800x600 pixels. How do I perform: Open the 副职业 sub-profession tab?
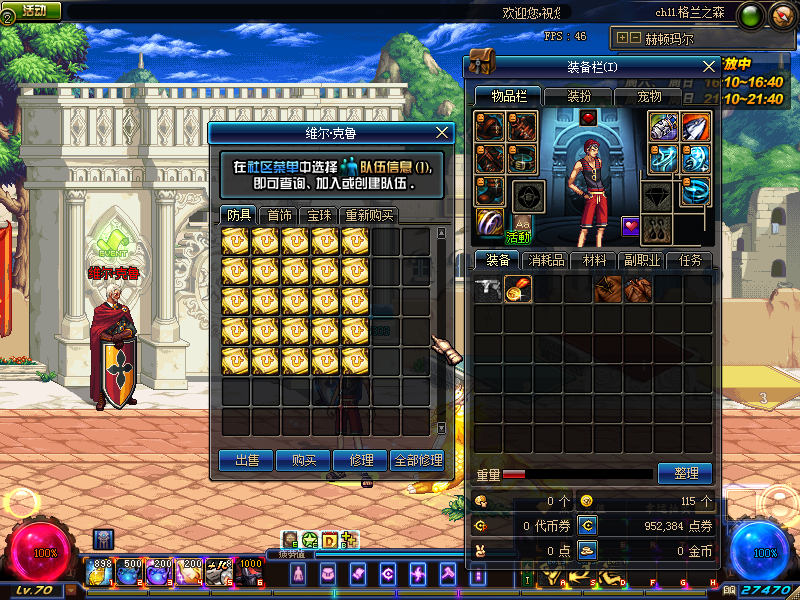pos(644,260)
